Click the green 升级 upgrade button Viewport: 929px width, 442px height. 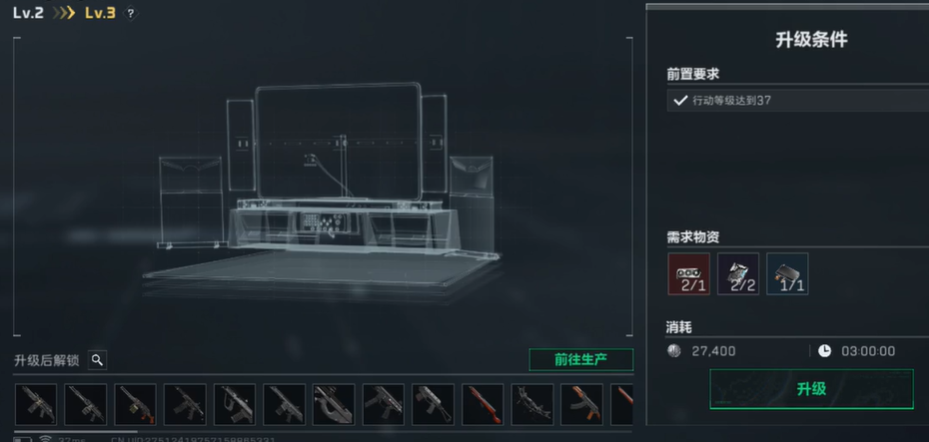point(811,389)
